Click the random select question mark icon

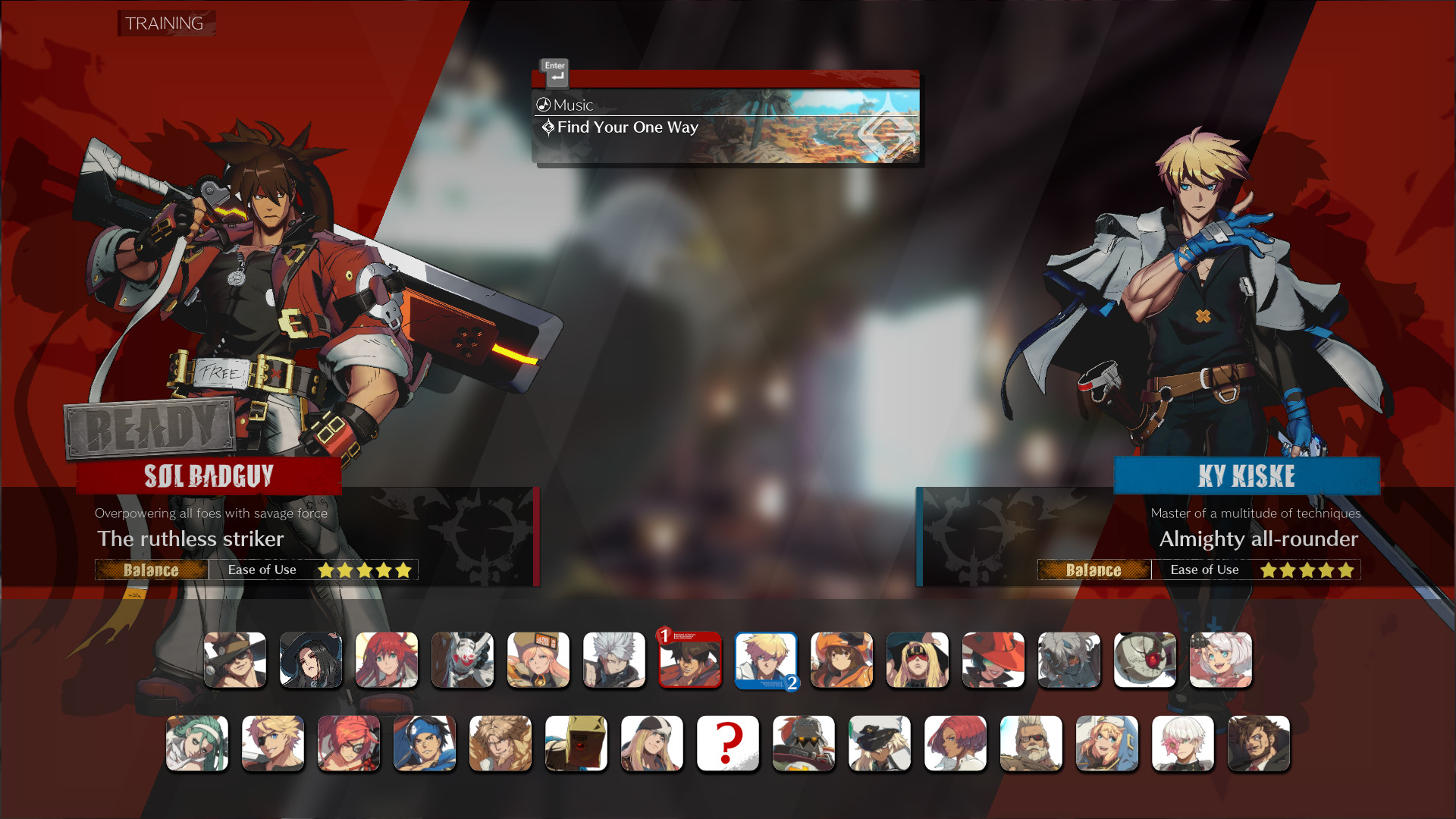(x=728, y=743)
